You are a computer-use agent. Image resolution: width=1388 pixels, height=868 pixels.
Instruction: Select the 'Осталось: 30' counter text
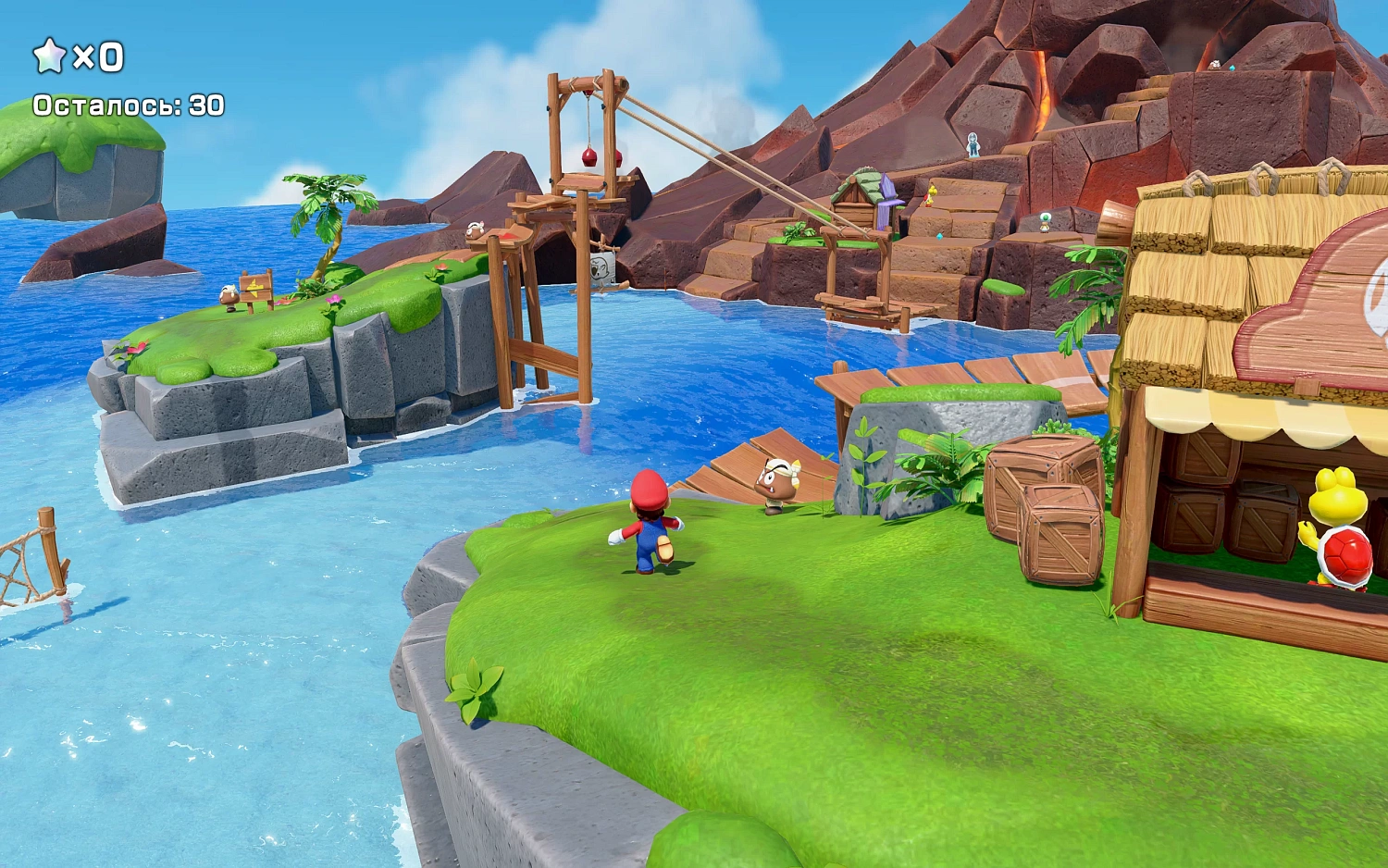[x=128, y=104]
